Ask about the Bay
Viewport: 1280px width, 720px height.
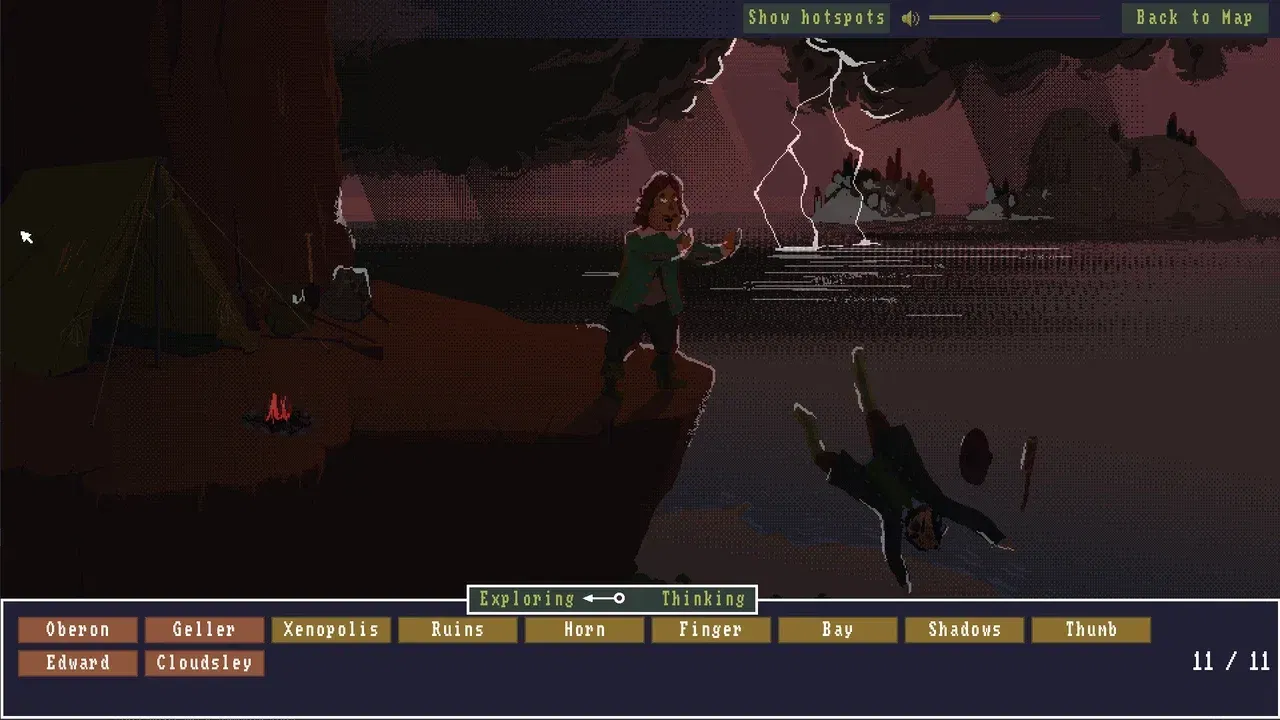[x=838, y=630]
